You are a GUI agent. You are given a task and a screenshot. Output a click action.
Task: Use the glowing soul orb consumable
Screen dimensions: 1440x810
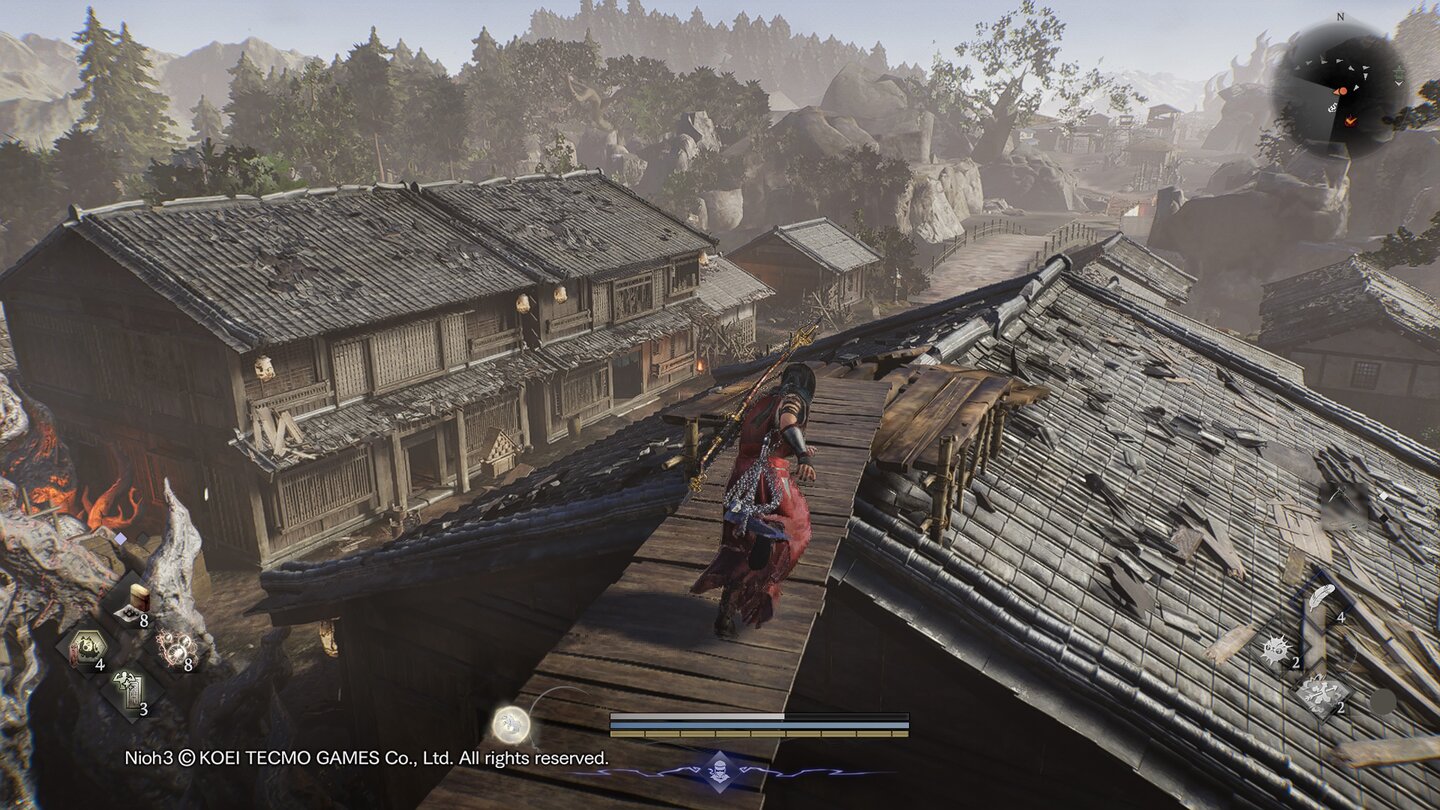(x=177, y=646)
